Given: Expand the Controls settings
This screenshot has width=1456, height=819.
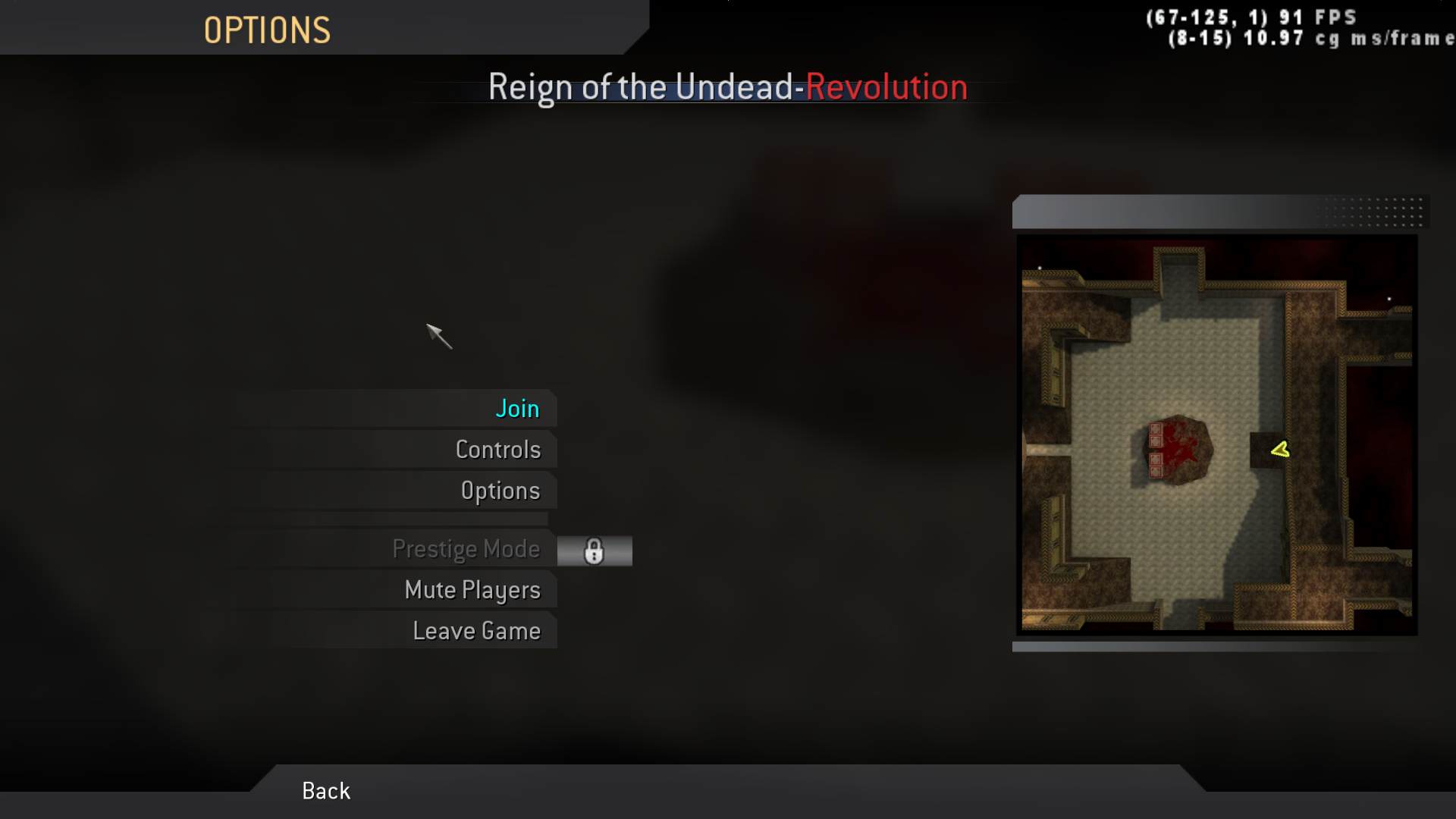Looking at the screenshot, I should (498, 449).
